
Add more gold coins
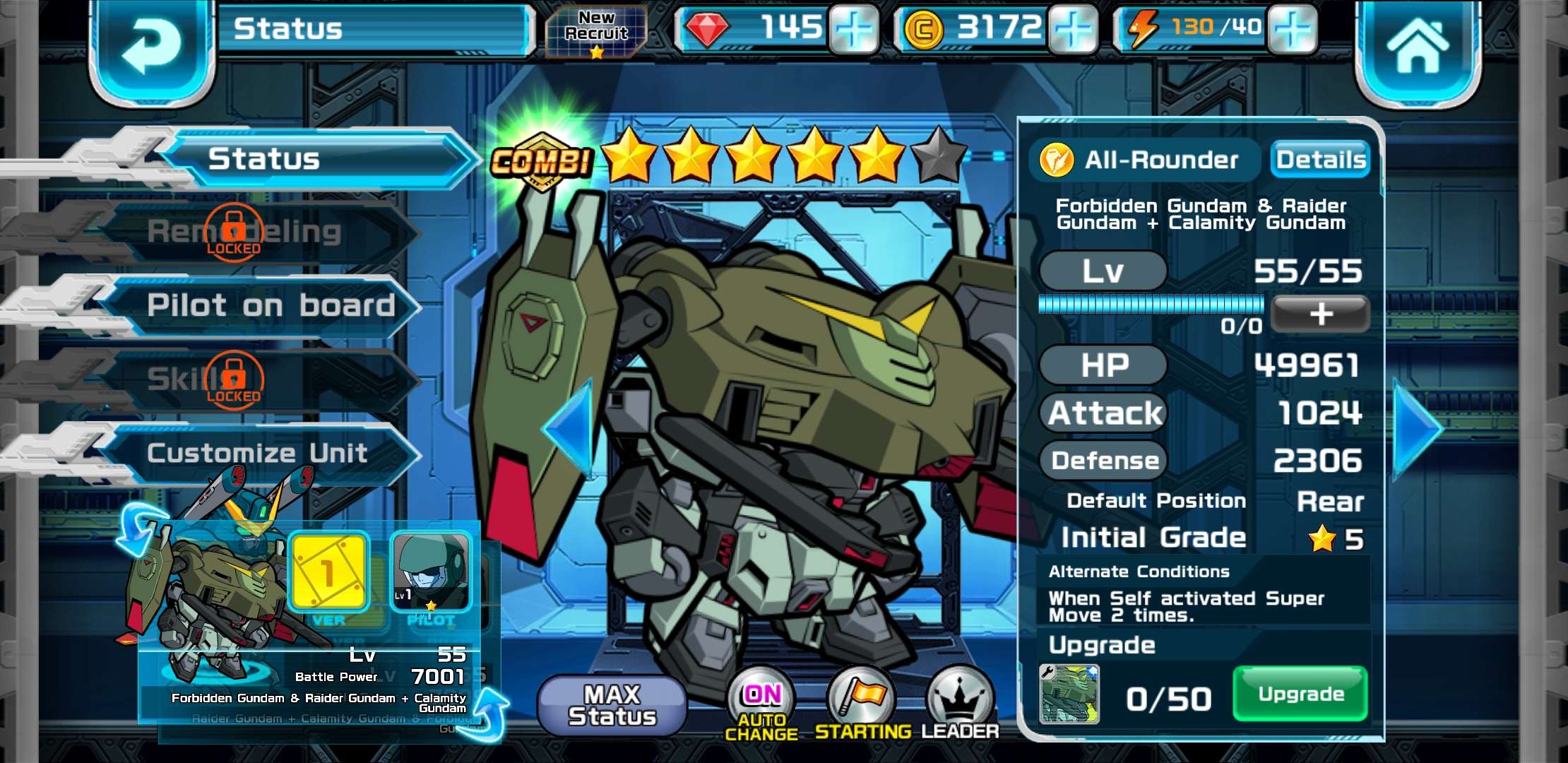pos(1073,30)
